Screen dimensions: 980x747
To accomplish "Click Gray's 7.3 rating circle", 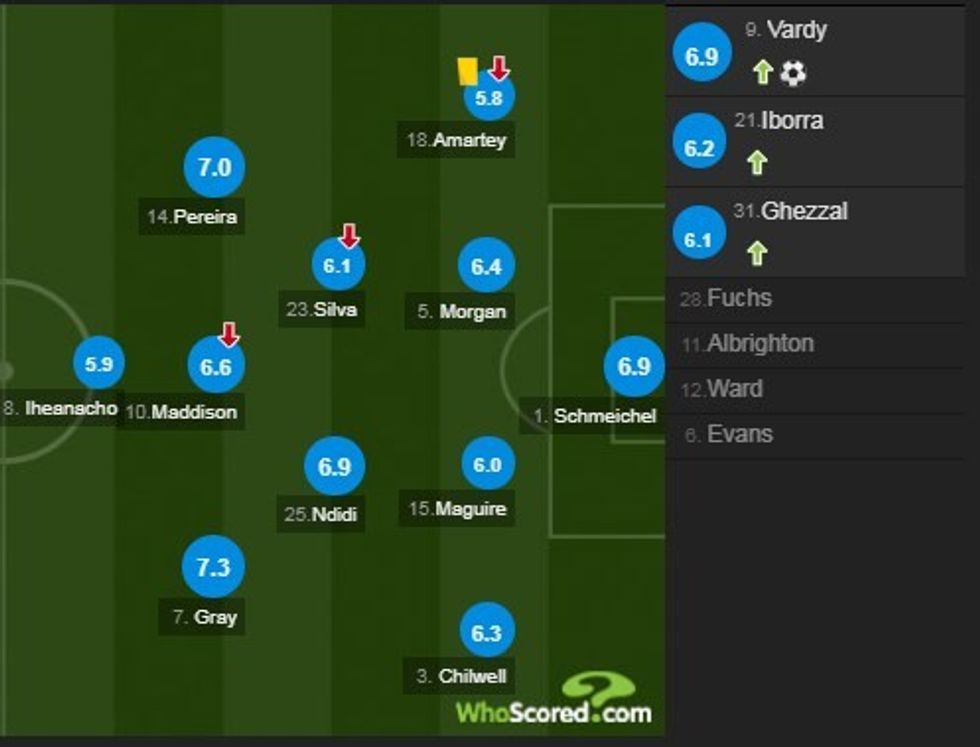I will [213, 568].
